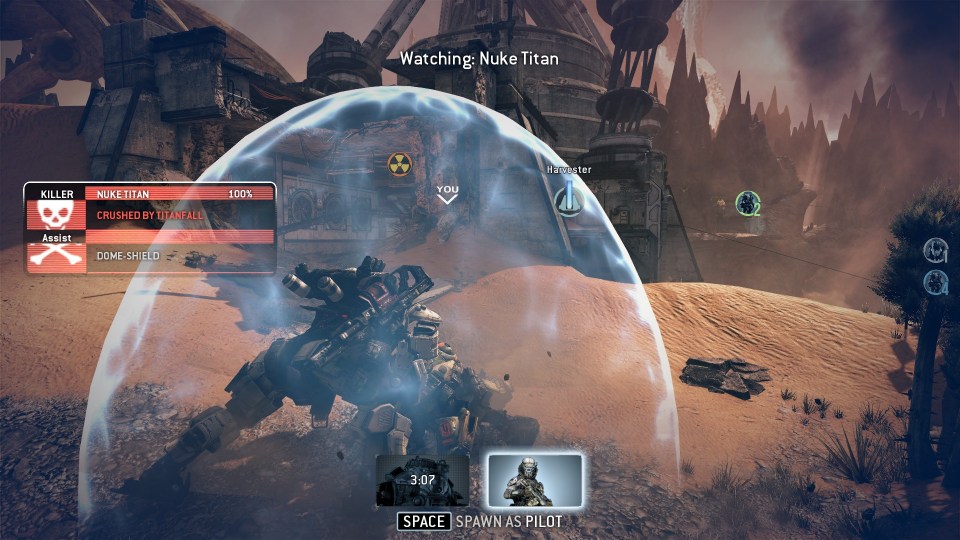The height and width of the screenshot is (540, 960).
Task: Click the green teammate marker icon
Action: tap(746, 203)
